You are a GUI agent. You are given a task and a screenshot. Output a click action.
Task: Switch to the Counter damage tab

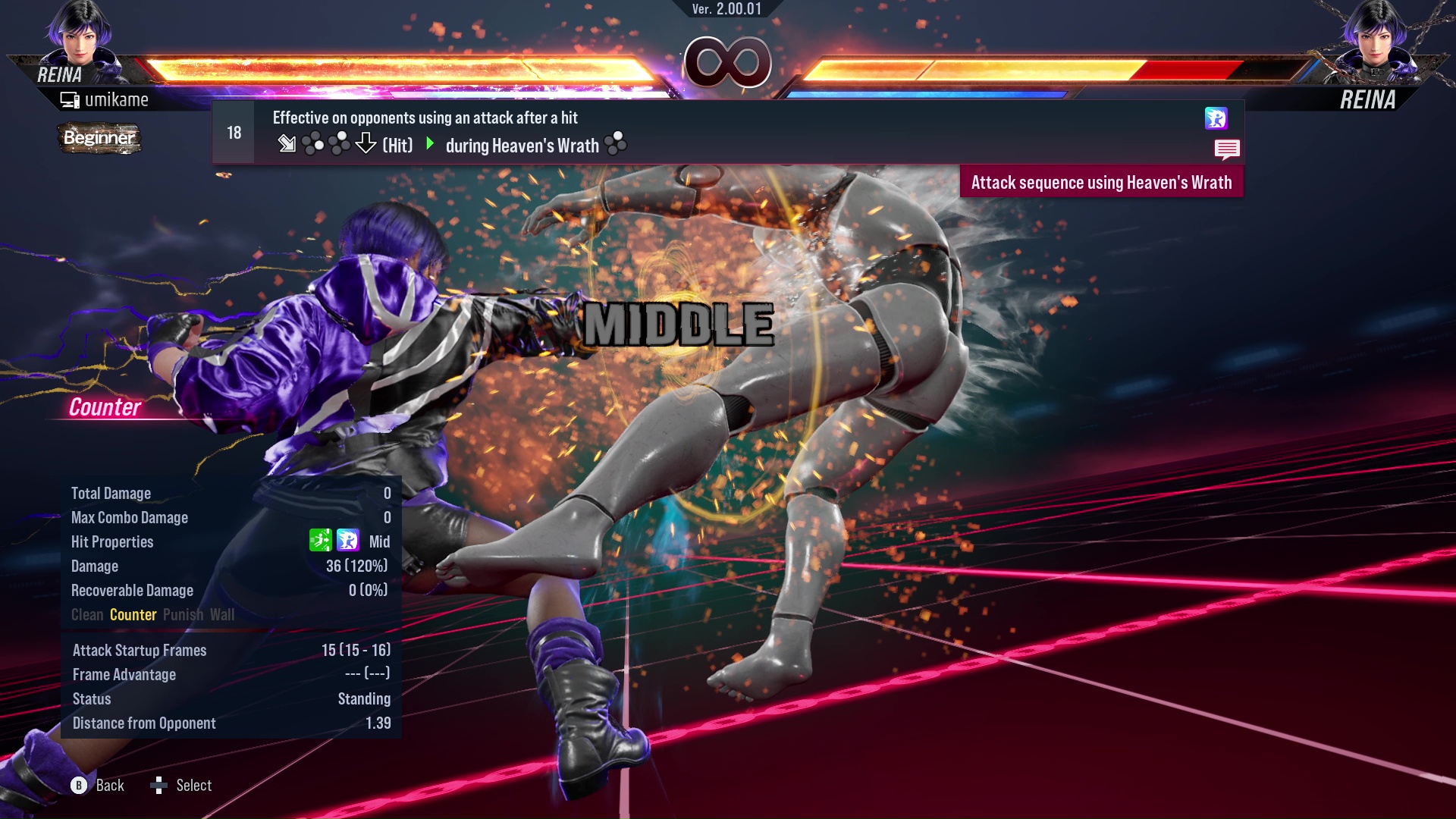coord(133,614)
